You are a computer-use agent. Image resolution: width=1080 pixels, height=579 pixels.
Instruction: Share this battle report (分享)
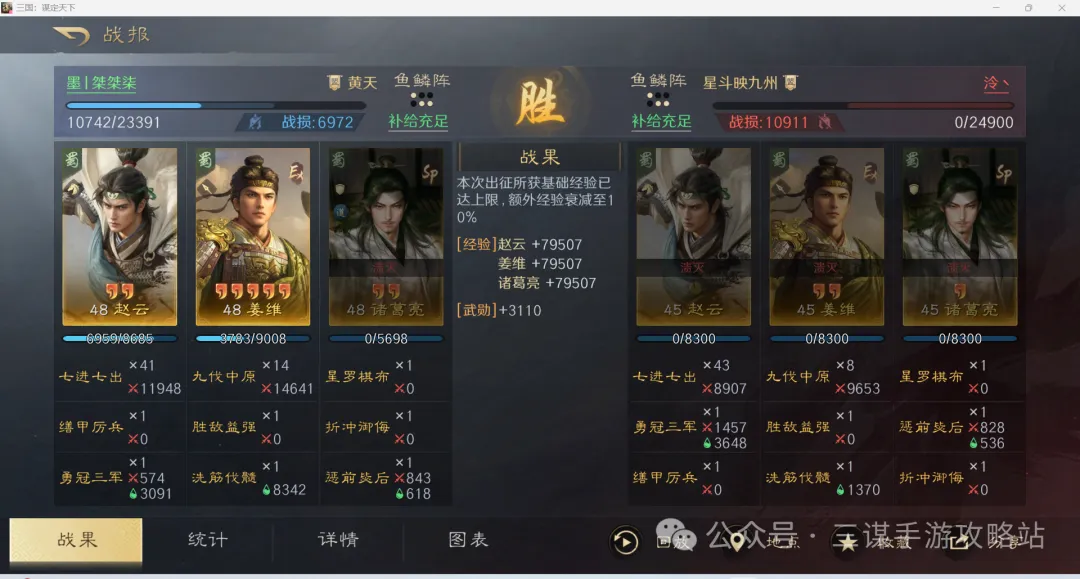click(x=960, y=542)
